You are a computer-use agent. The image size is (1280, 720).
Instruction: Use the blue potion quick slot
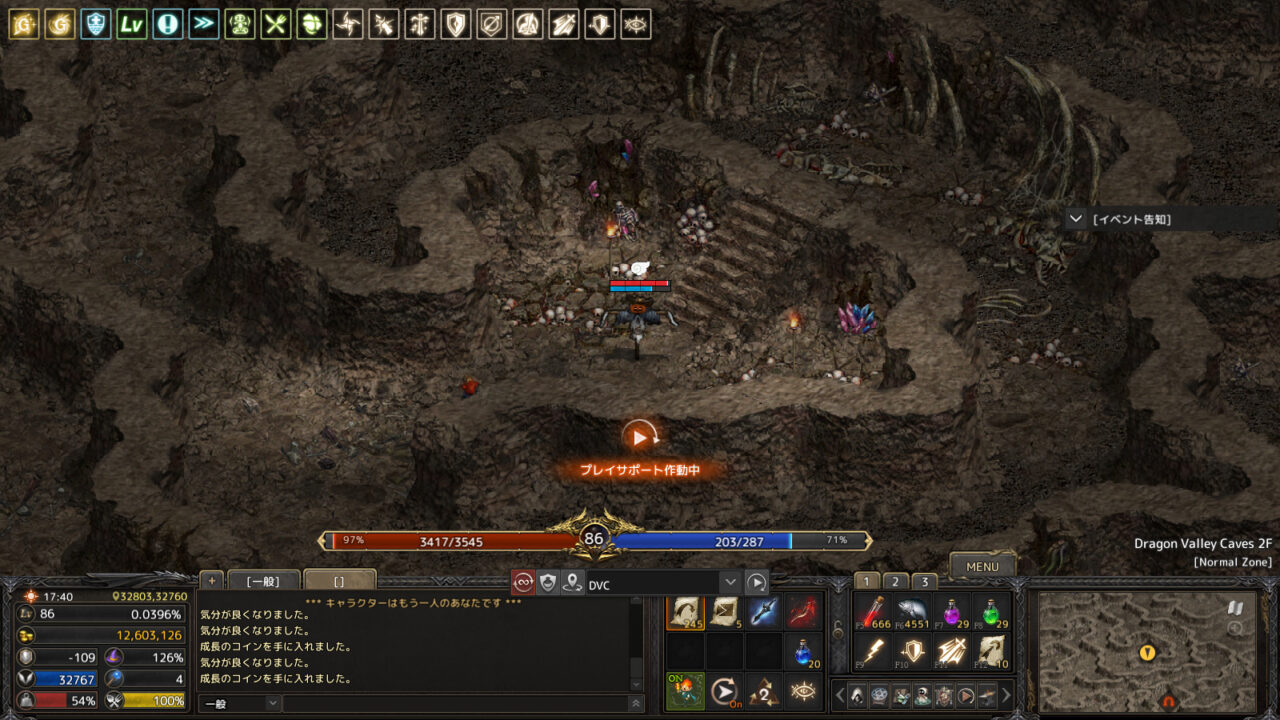(803, 652)
